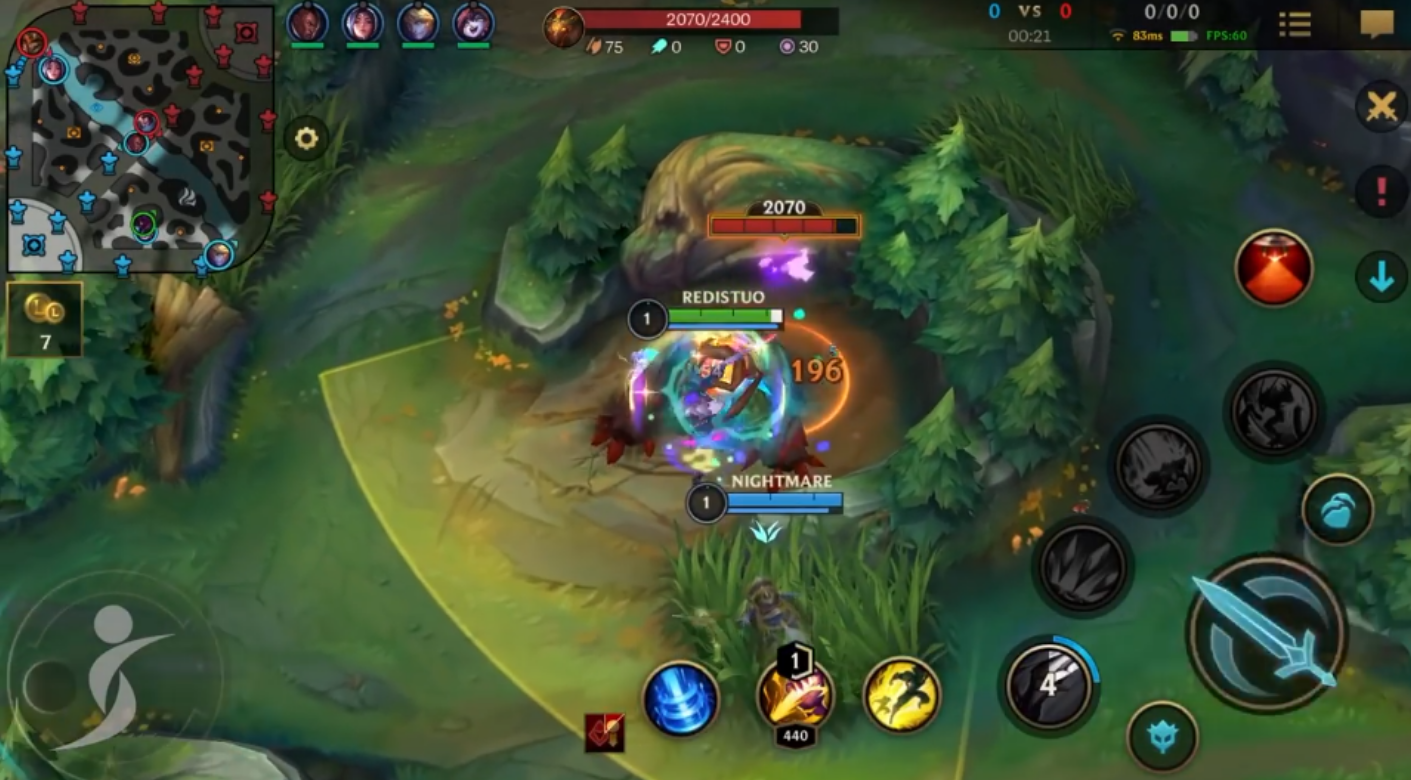The height and width of the screenshot is (780, 1411).
Task: Tap the small red square item icon
Action: (605, 733)
